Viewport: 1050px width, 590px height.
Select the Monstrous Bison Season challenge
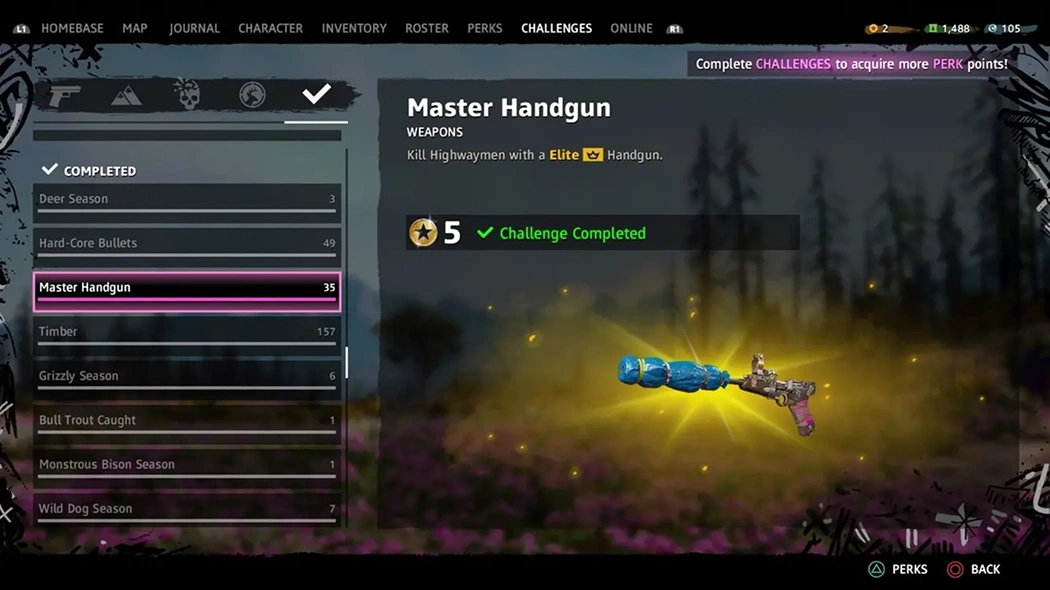[x=187, y=464]
